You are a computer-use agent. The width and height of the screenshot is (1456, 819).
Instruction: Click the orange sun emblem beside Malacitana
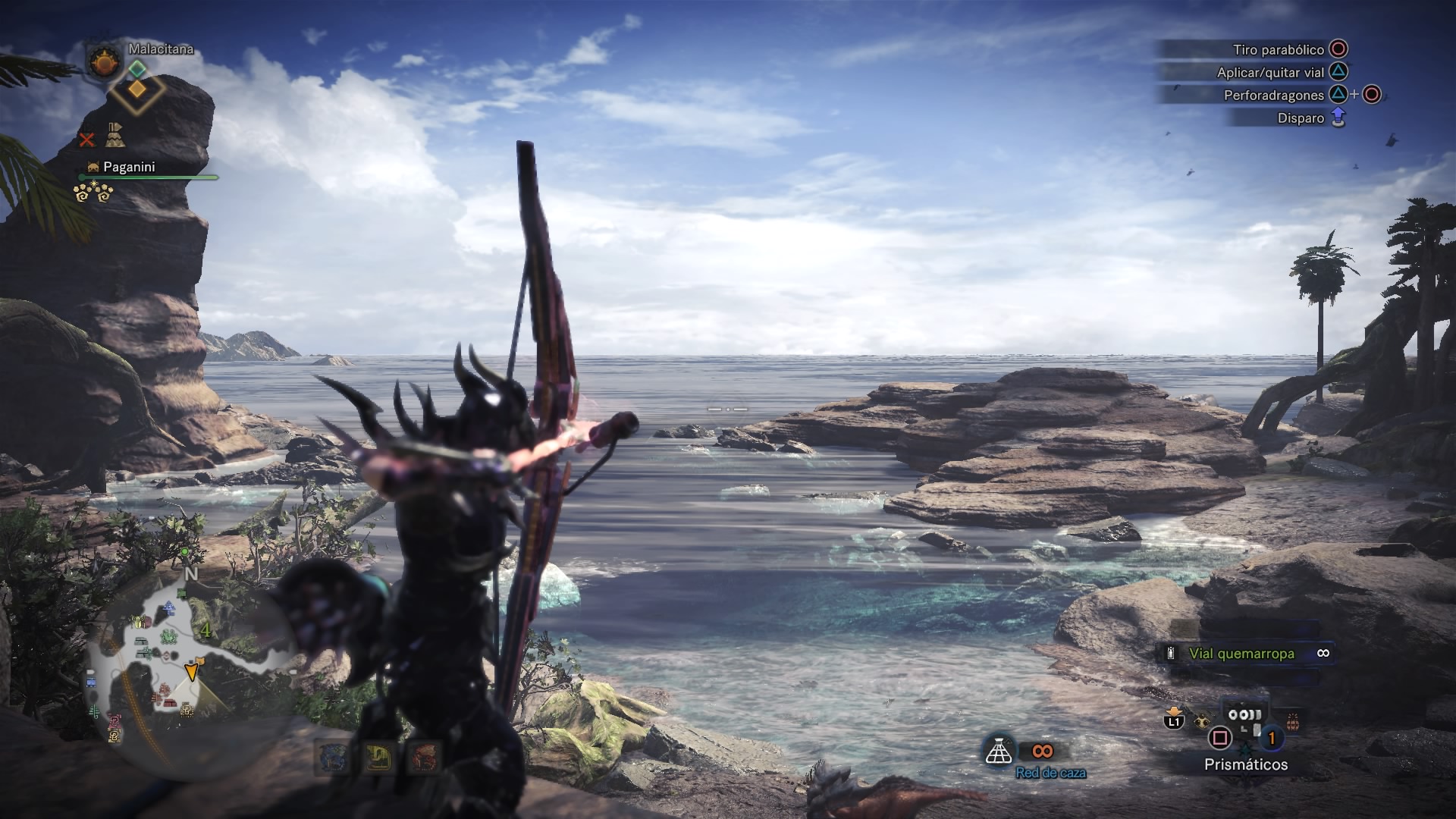coord(105,61)
